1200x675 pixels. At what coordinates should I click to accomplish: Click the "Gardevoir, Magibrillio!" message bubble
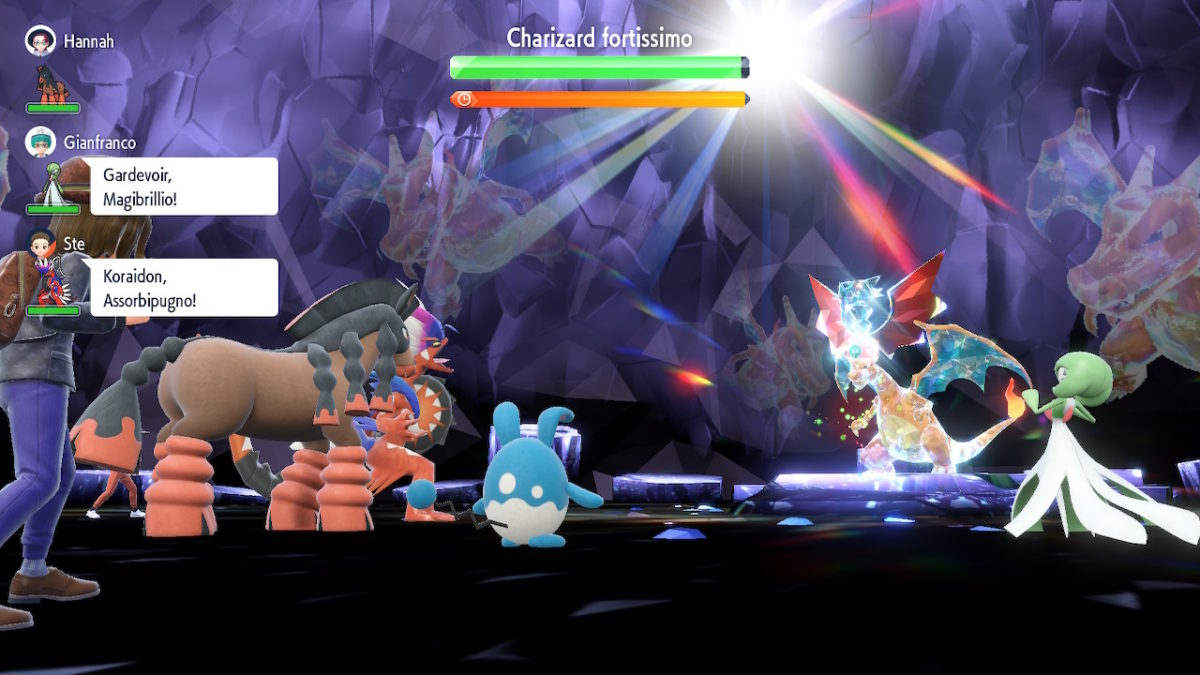pyautogui.click(x=184, y=186)
